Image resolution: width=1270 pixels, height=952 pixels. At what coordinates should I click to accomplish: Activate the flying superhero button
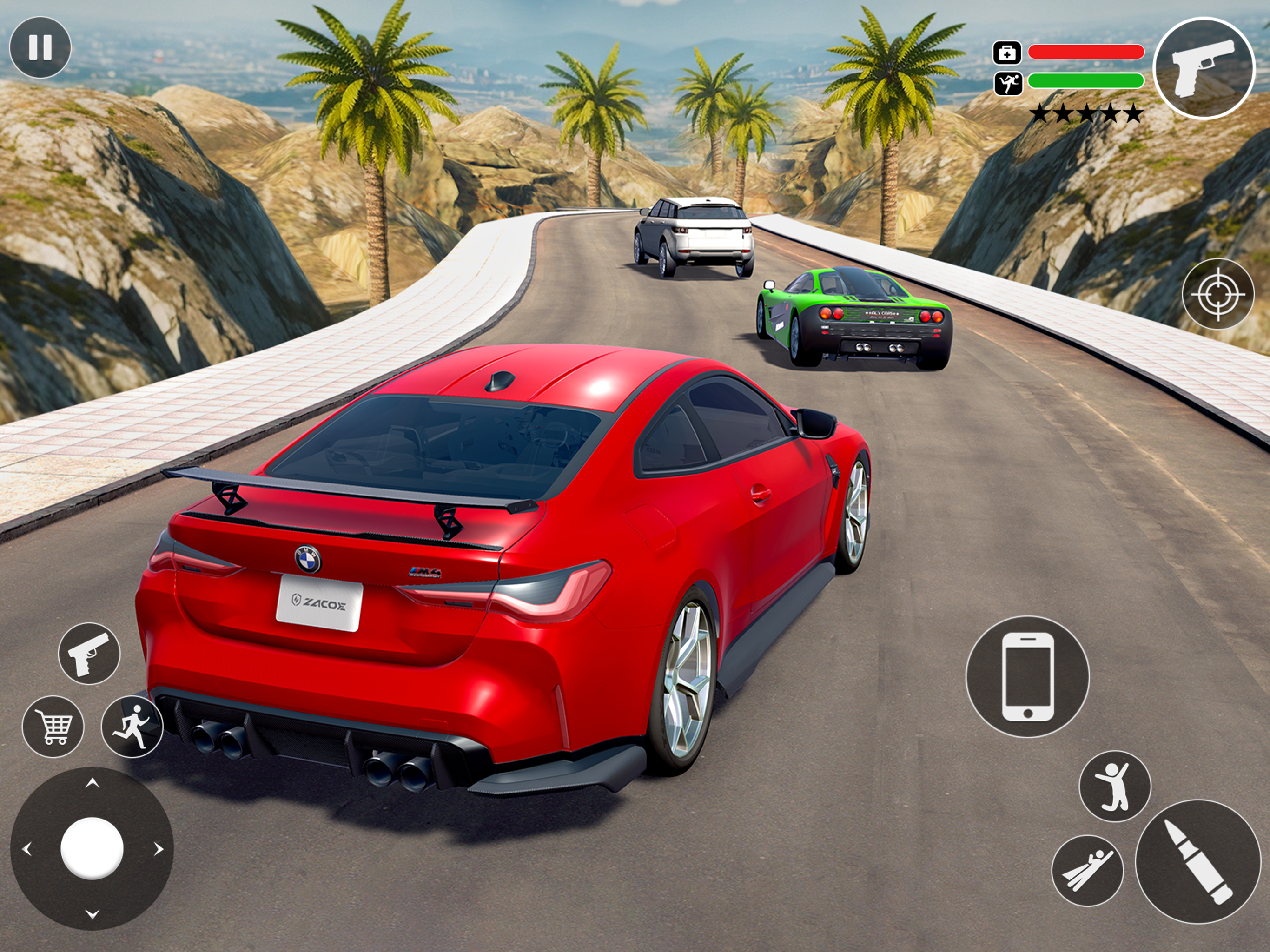1087,871
